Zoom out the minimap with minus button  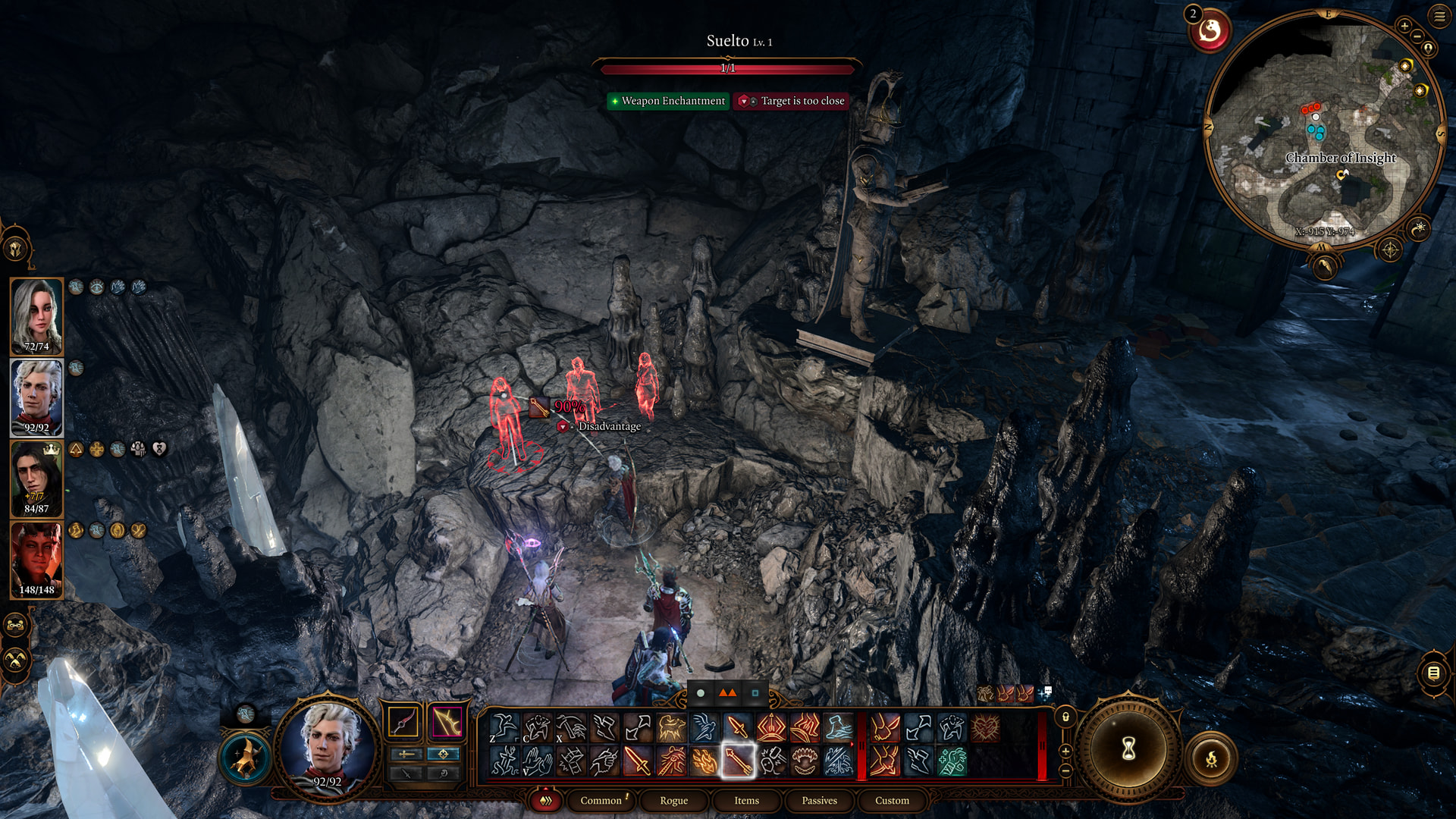pos(1417,36)
